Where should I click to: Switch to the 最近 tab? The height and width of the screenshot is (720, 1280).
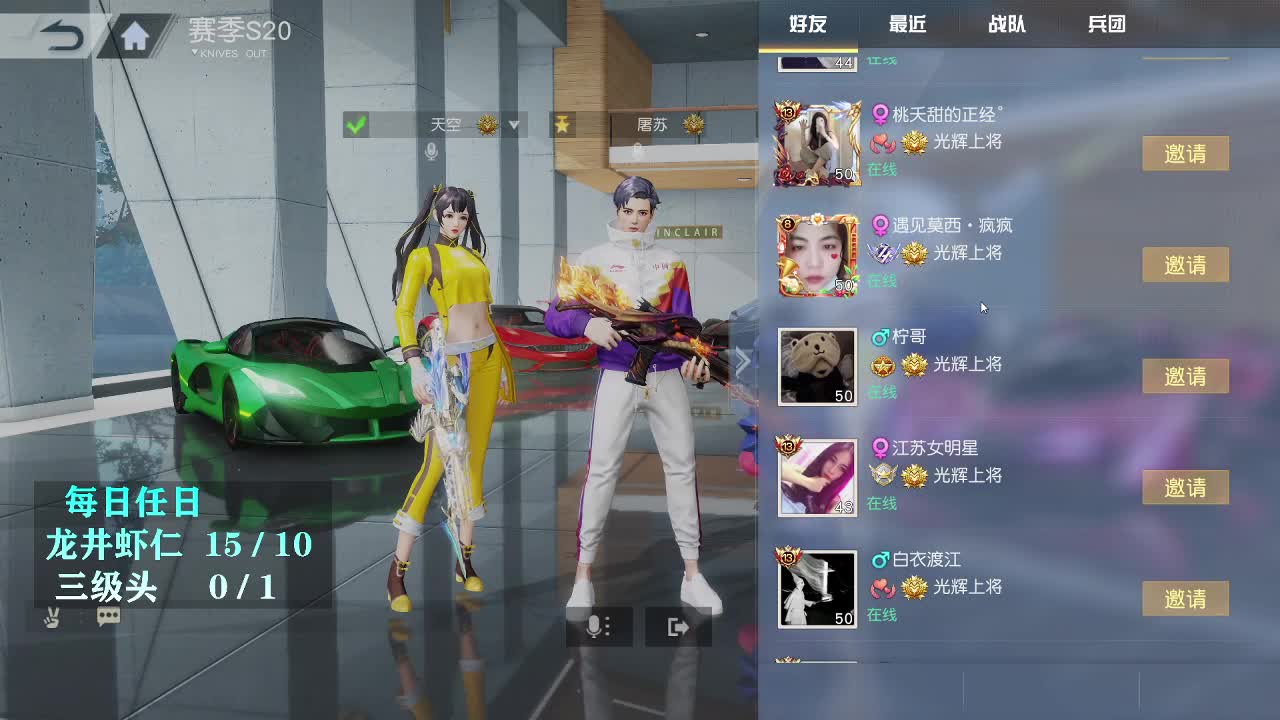tap(905, 24)
